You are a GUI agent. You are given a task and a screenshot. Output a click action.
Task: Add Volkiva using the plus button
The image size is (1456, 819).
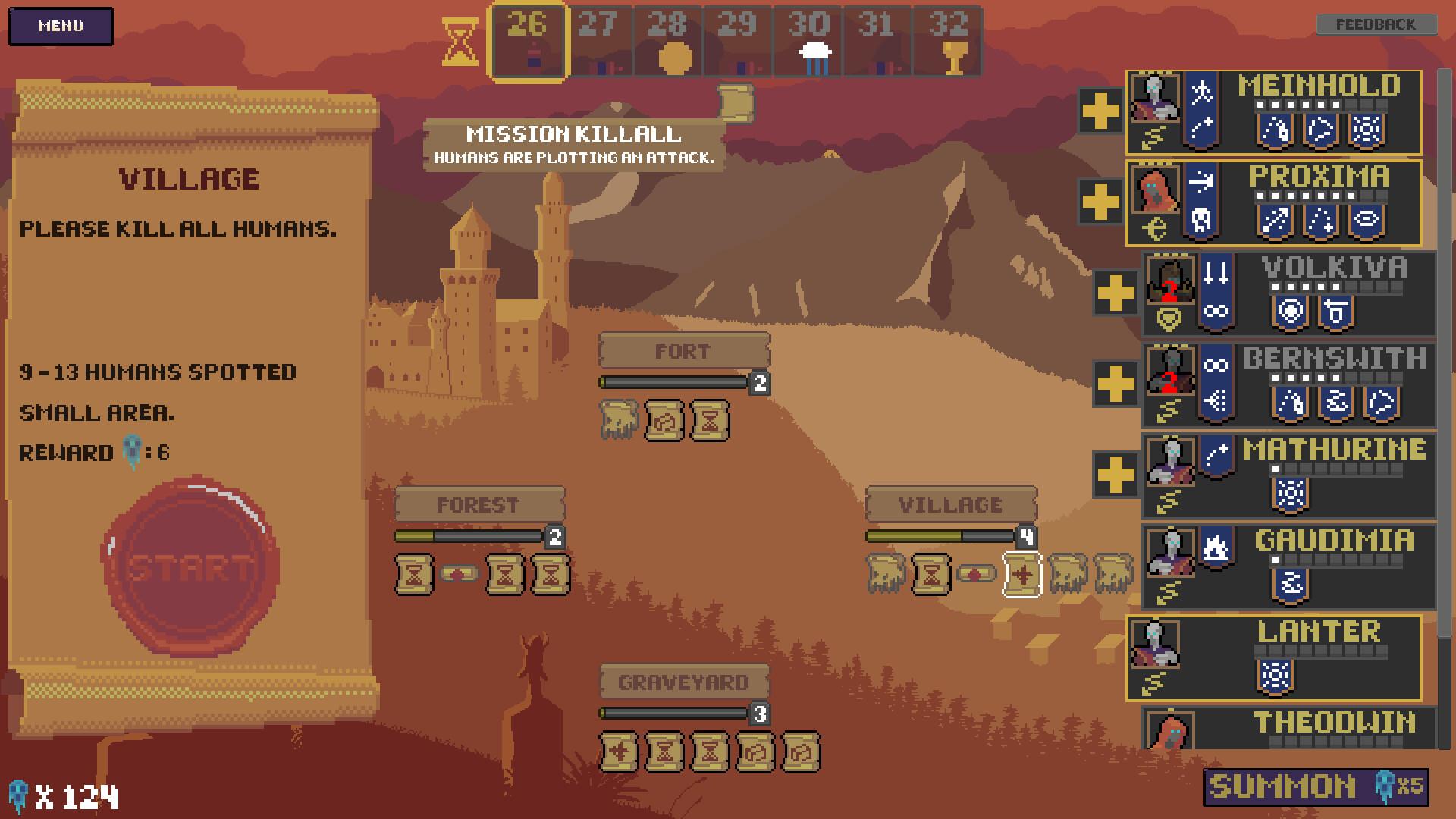click(1116, 293)
